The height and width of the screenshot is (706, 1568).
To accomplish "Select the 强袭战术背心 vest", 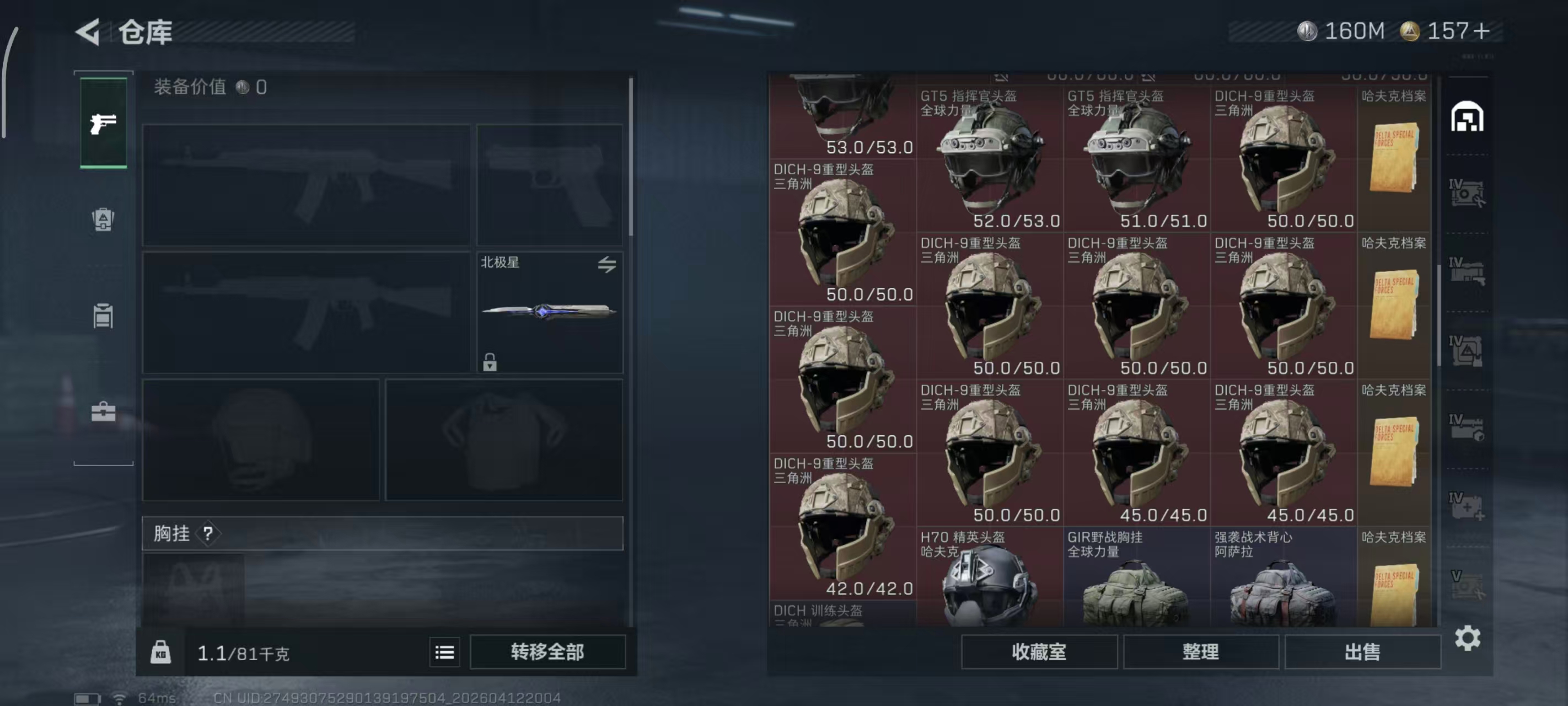I will point(1283,579).
